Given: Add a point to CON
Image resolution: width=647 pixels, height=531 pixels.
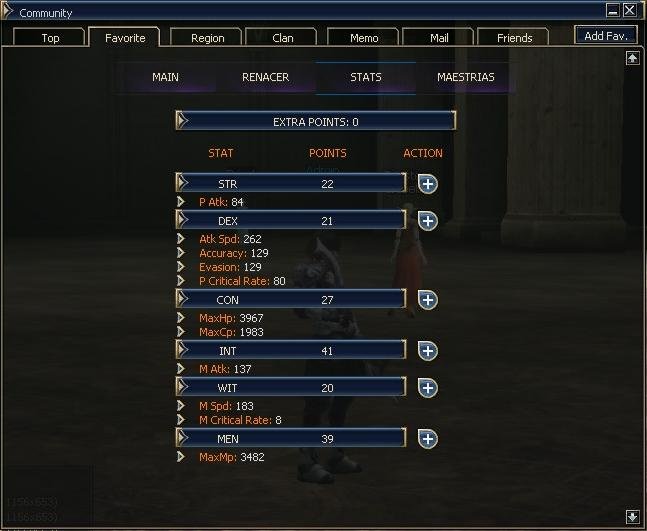Looking at the screenshot, I should [427, 300].
